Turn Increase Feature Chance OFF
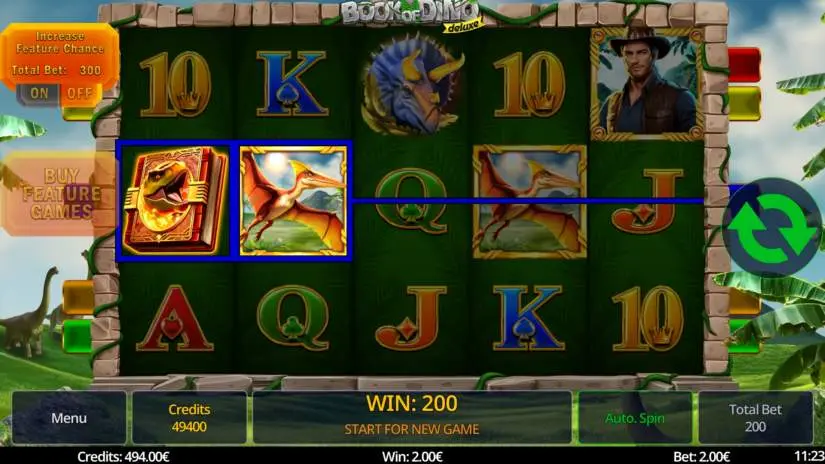Screen dimensions: 825x464 point(78,93)
